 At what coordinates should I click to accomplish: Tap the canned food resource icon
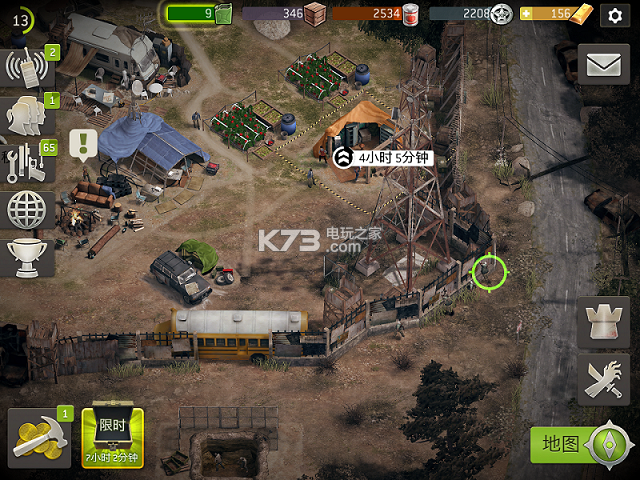(x=411, y=14)
